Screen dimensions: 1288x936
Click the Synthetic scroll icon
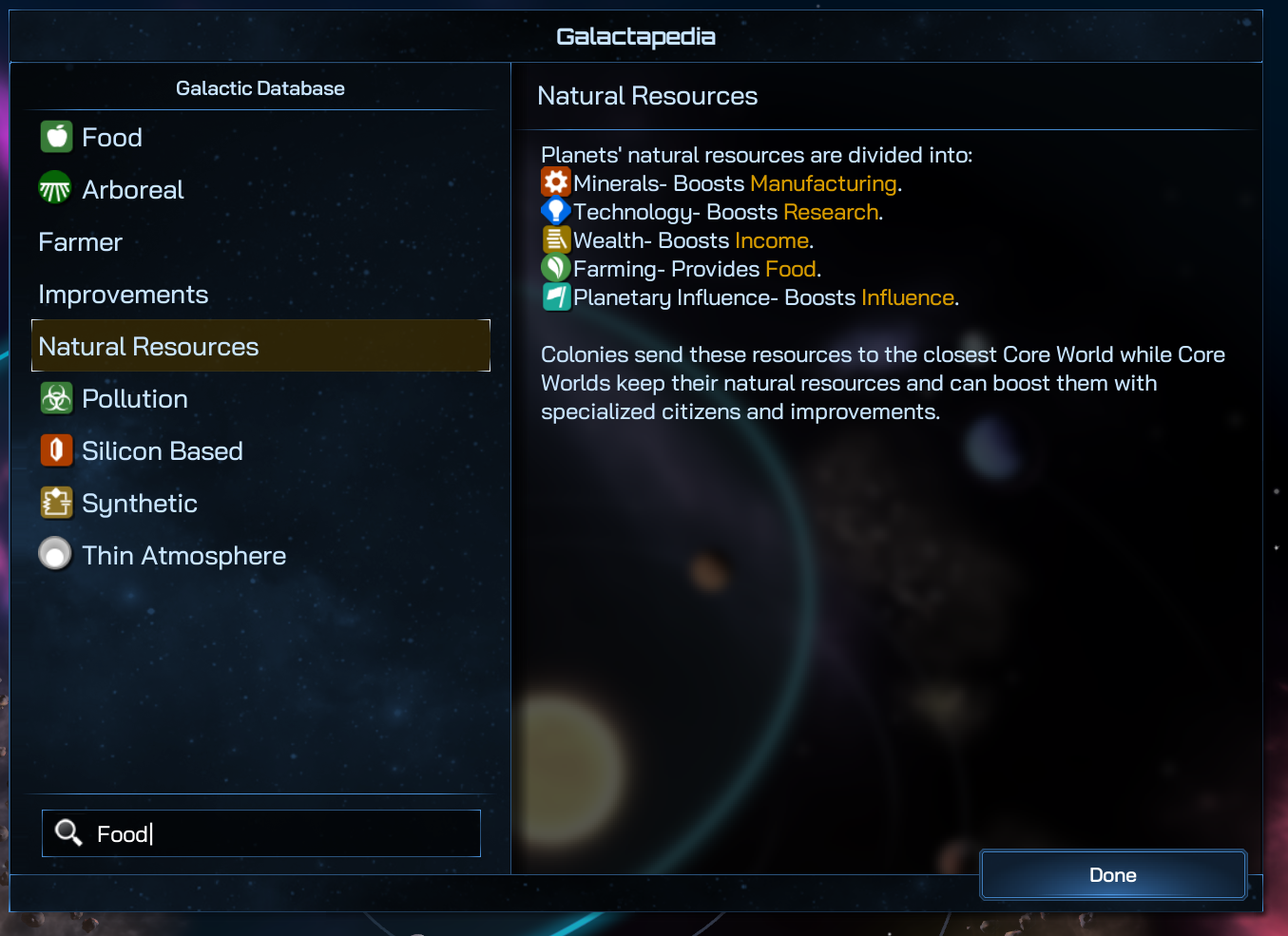56,503
